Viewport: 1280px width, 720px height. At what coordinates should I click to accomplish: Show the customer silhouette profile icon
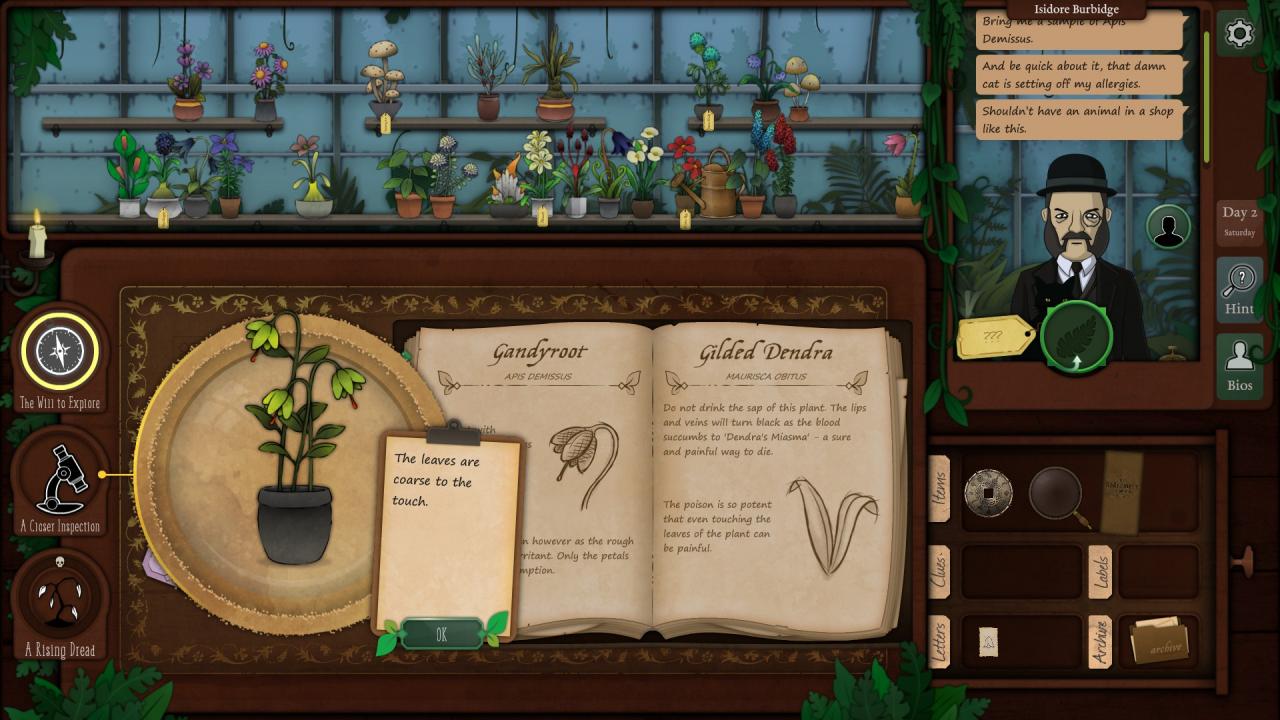click(1167, 227)
